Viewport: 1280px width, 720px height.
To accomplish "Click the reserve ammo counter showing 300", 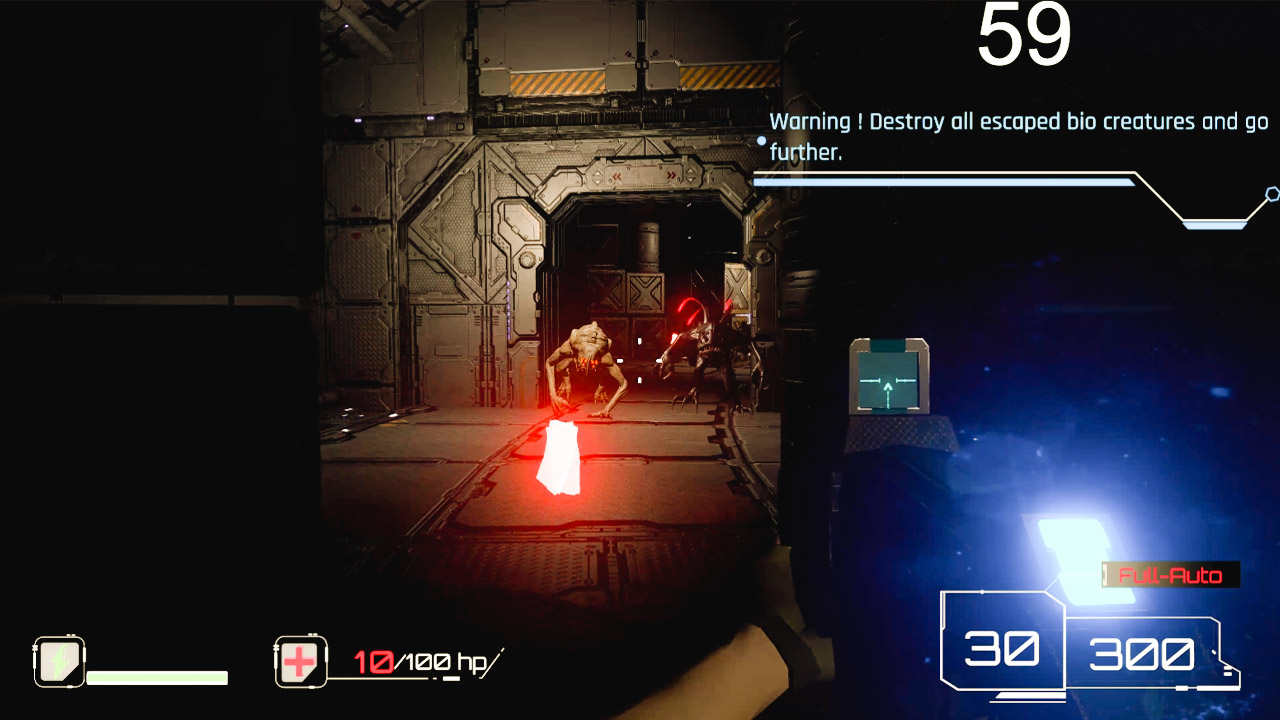I will click(1143, 655).
